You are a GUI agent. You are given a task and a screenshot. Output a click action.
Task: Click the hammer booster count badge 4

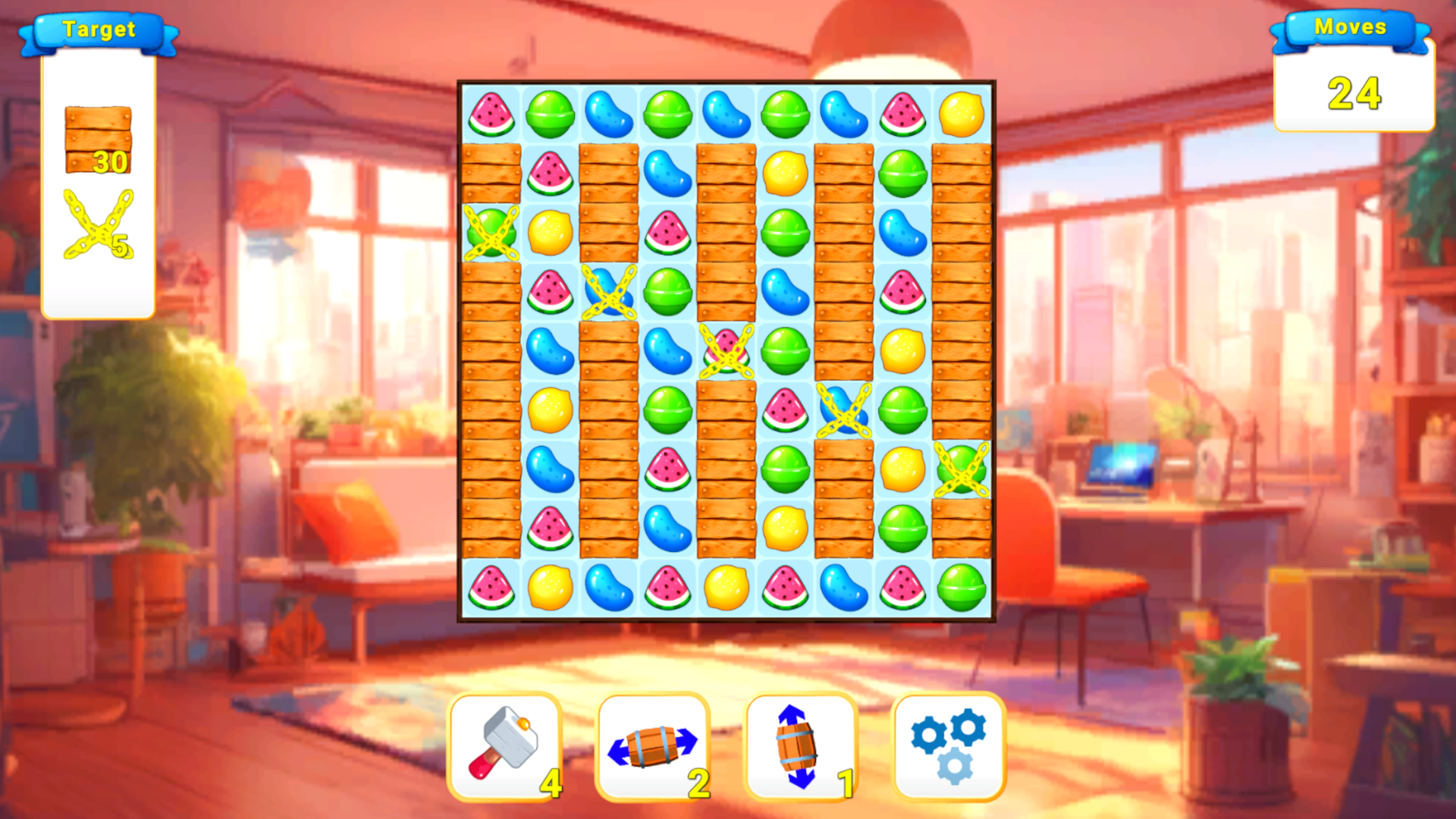coord(551,781)
